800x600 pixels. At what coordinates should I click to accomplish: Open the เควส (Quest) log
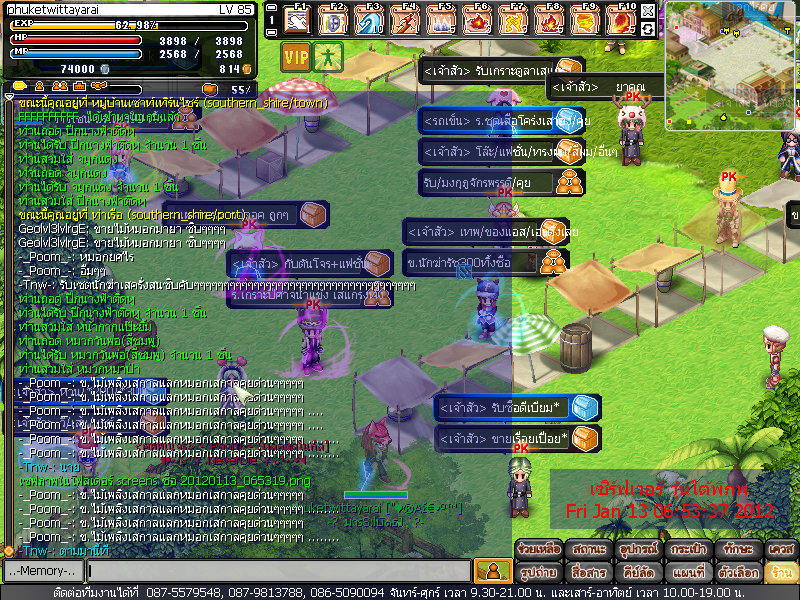tap(780, 549)
